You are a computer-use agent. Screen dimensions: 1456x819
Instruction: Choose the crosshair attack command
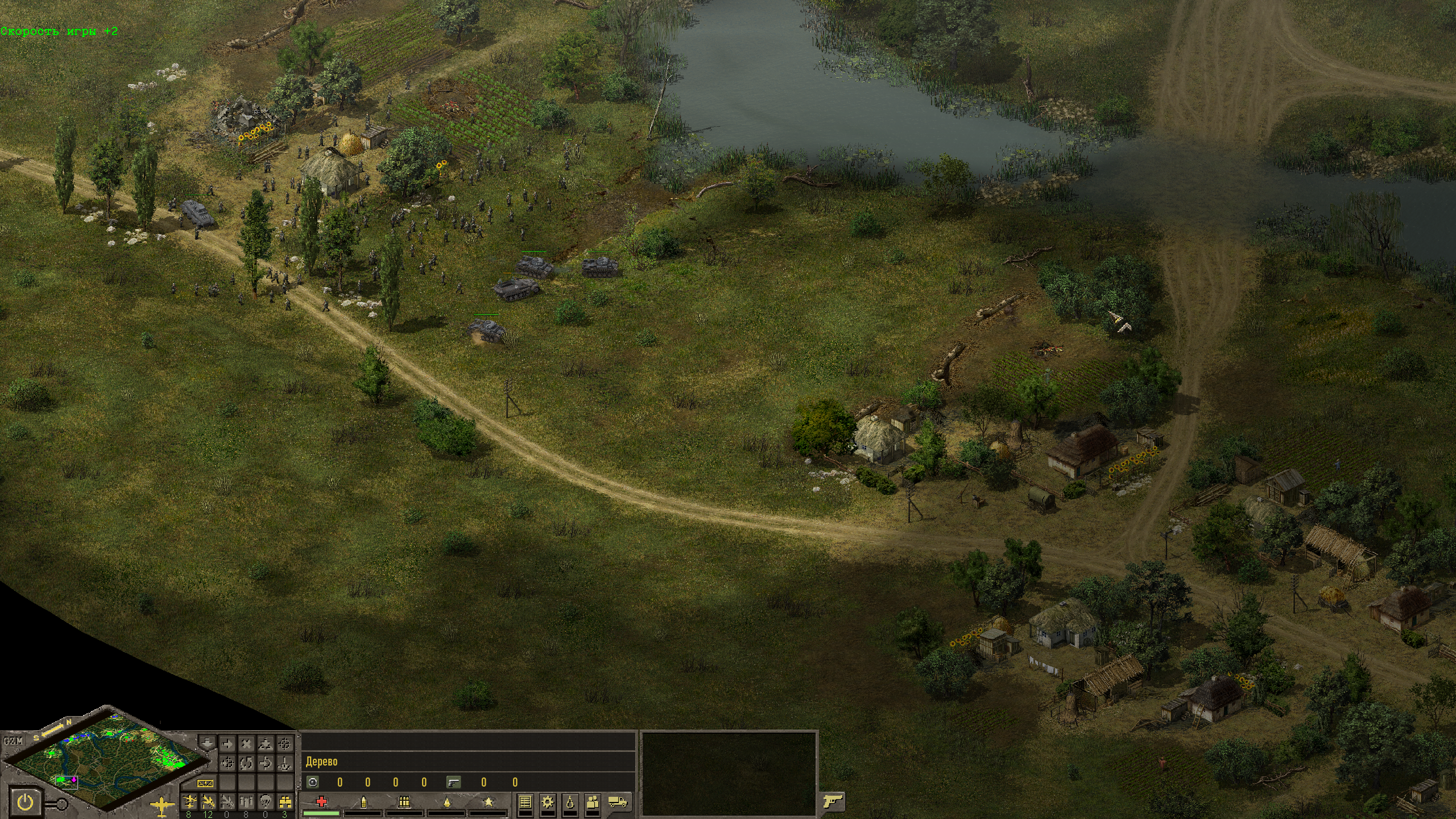point(284,743)
